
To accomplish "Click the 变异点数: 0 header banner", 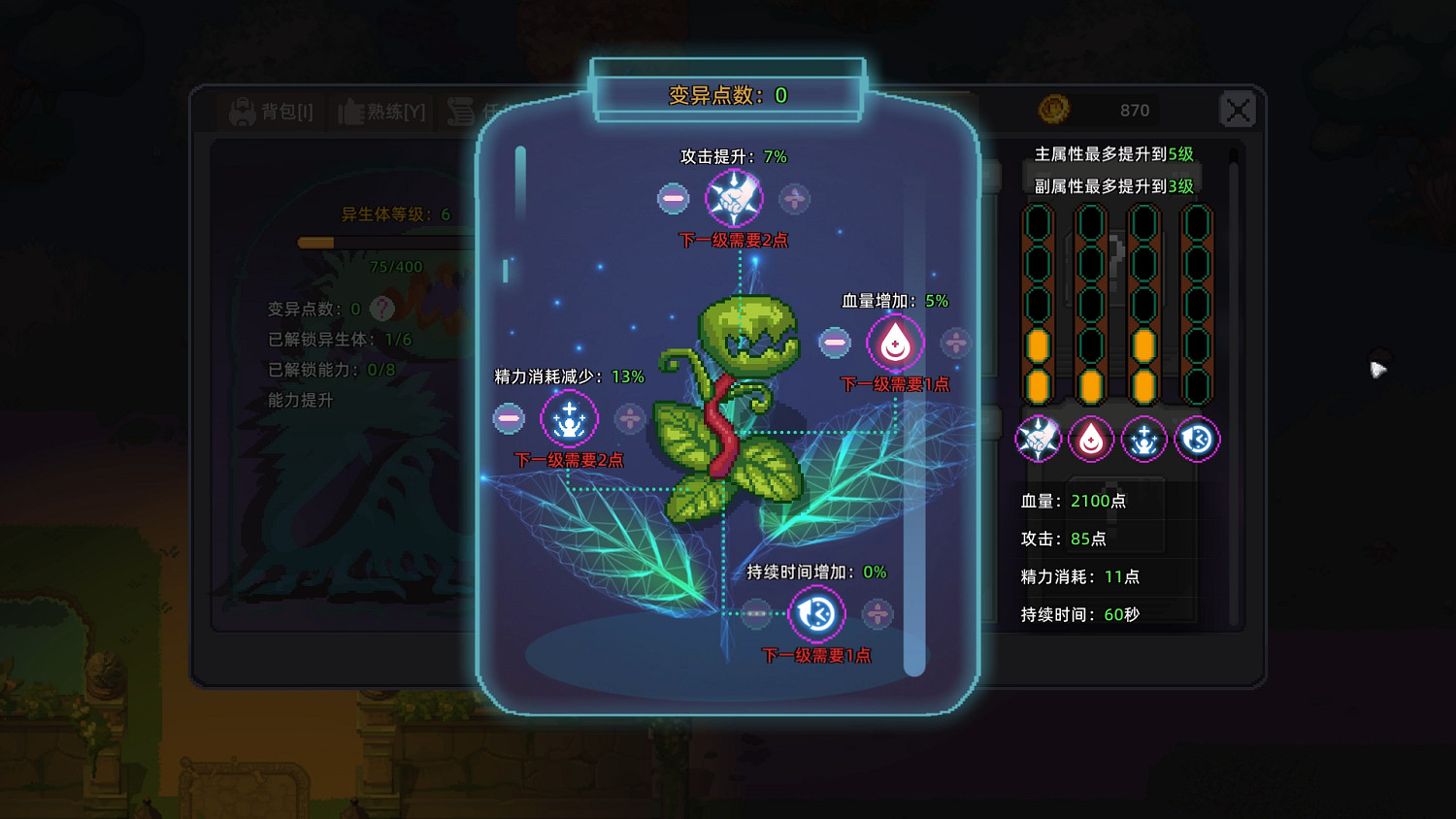I will [x=726, y=95].
